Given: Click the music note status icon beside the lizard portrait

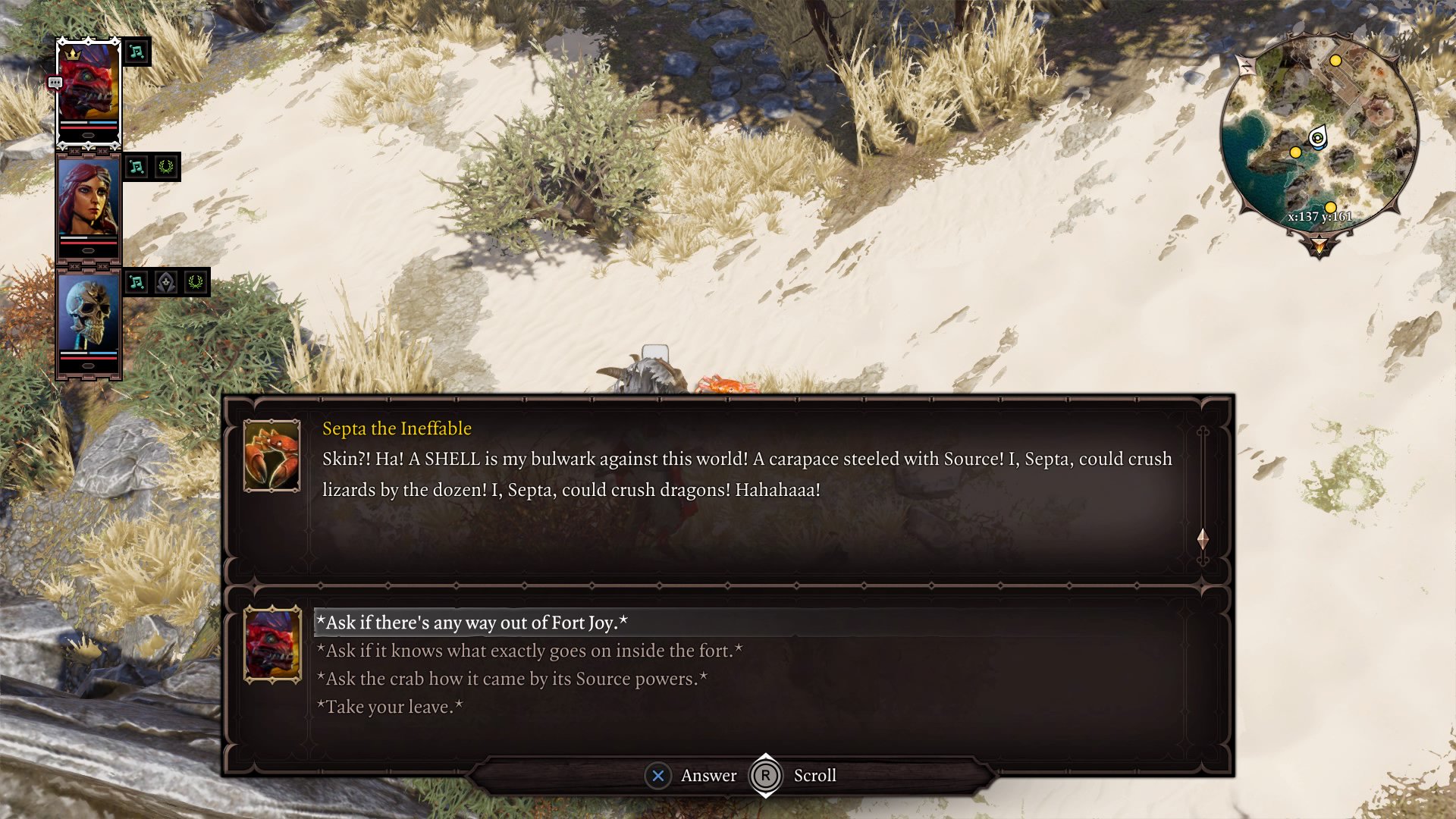Looking at the screenshot, I should [x=136, y=52].
